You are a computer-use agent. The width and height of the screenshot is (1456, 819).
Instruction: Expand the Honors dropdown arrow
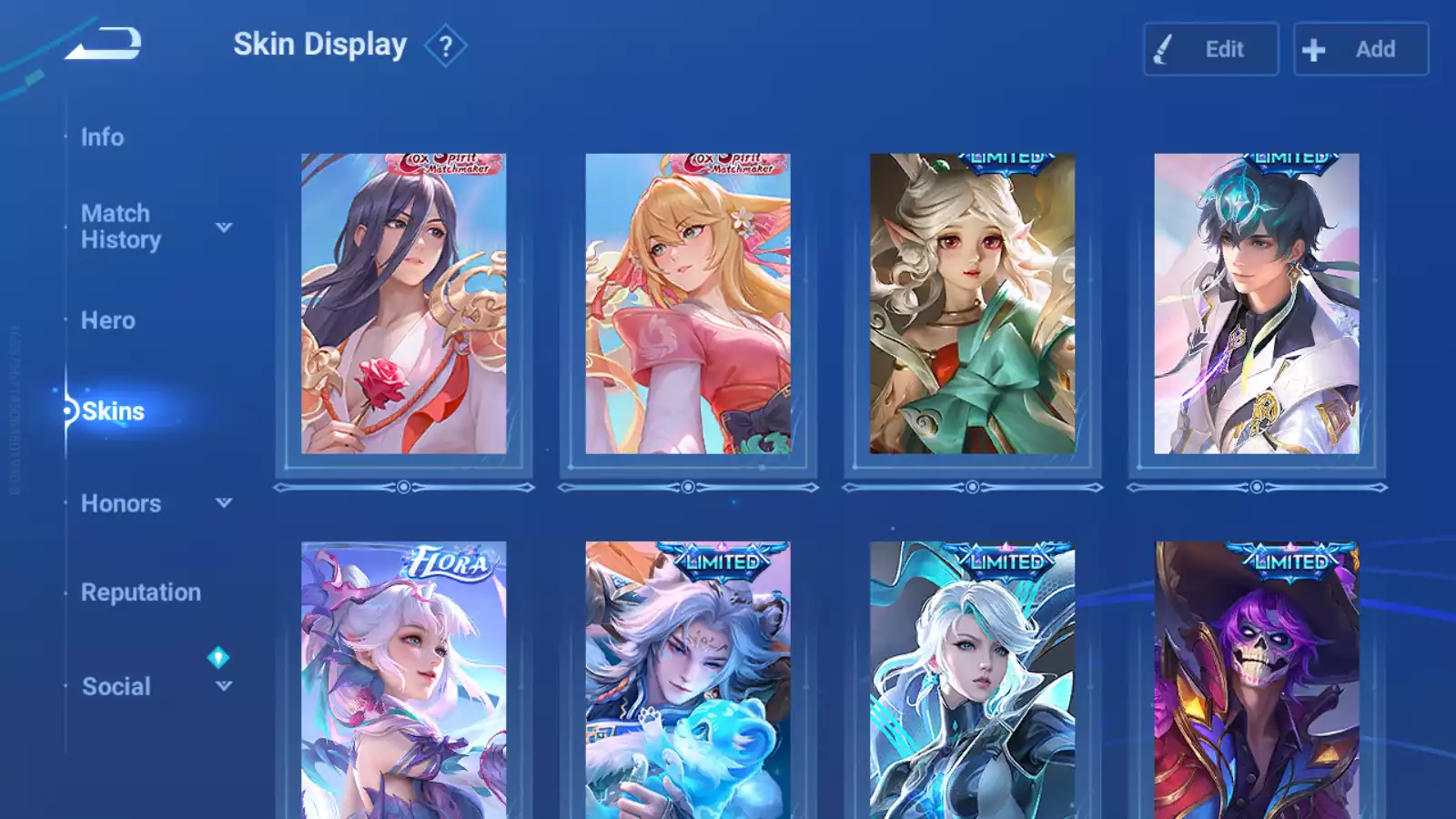click(x=224, y=503)
